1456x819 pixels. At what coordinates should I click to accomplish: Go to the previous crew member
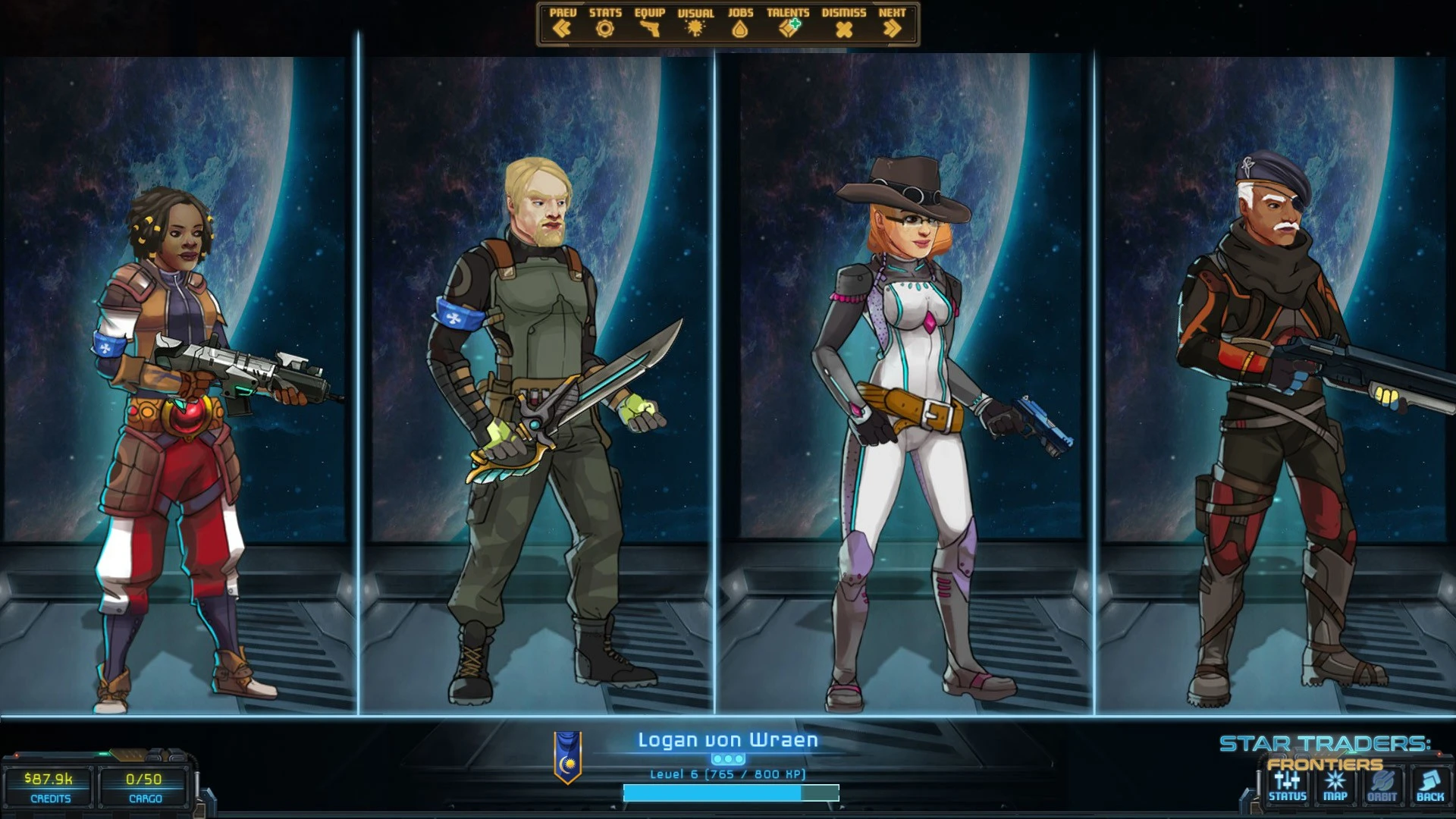(562, 24)
